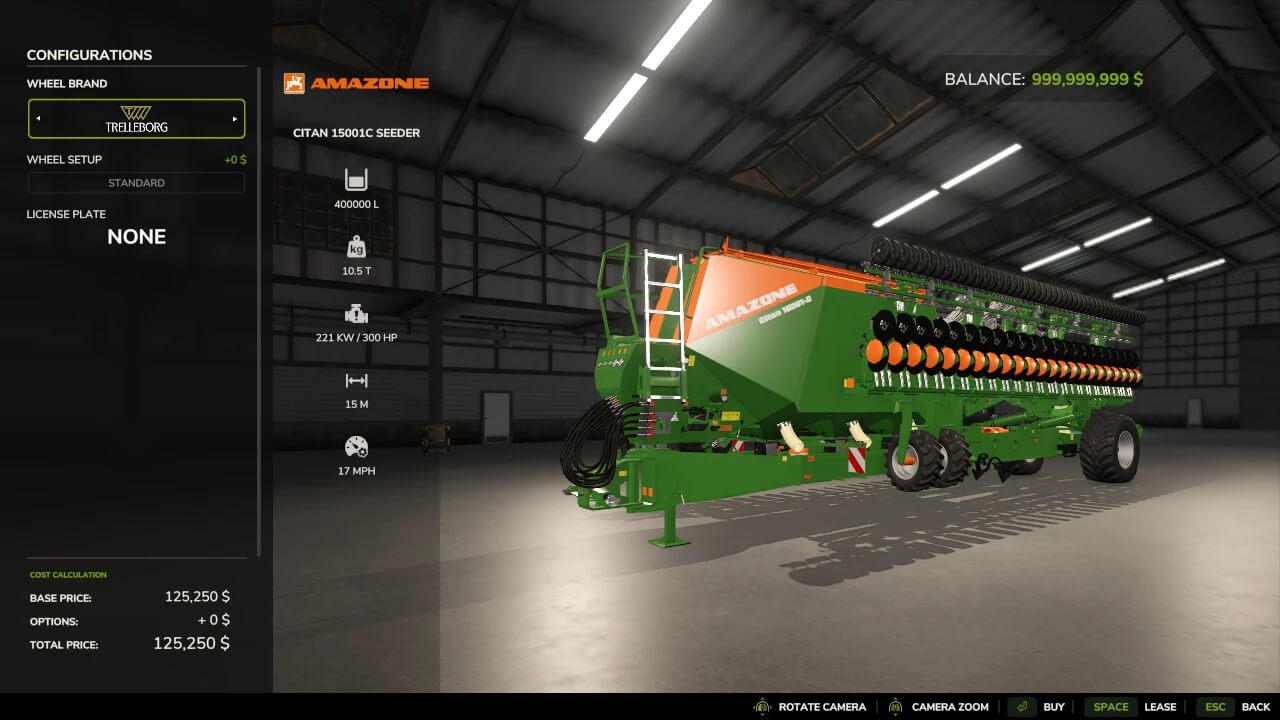Edit the license plate set to None

136,237
